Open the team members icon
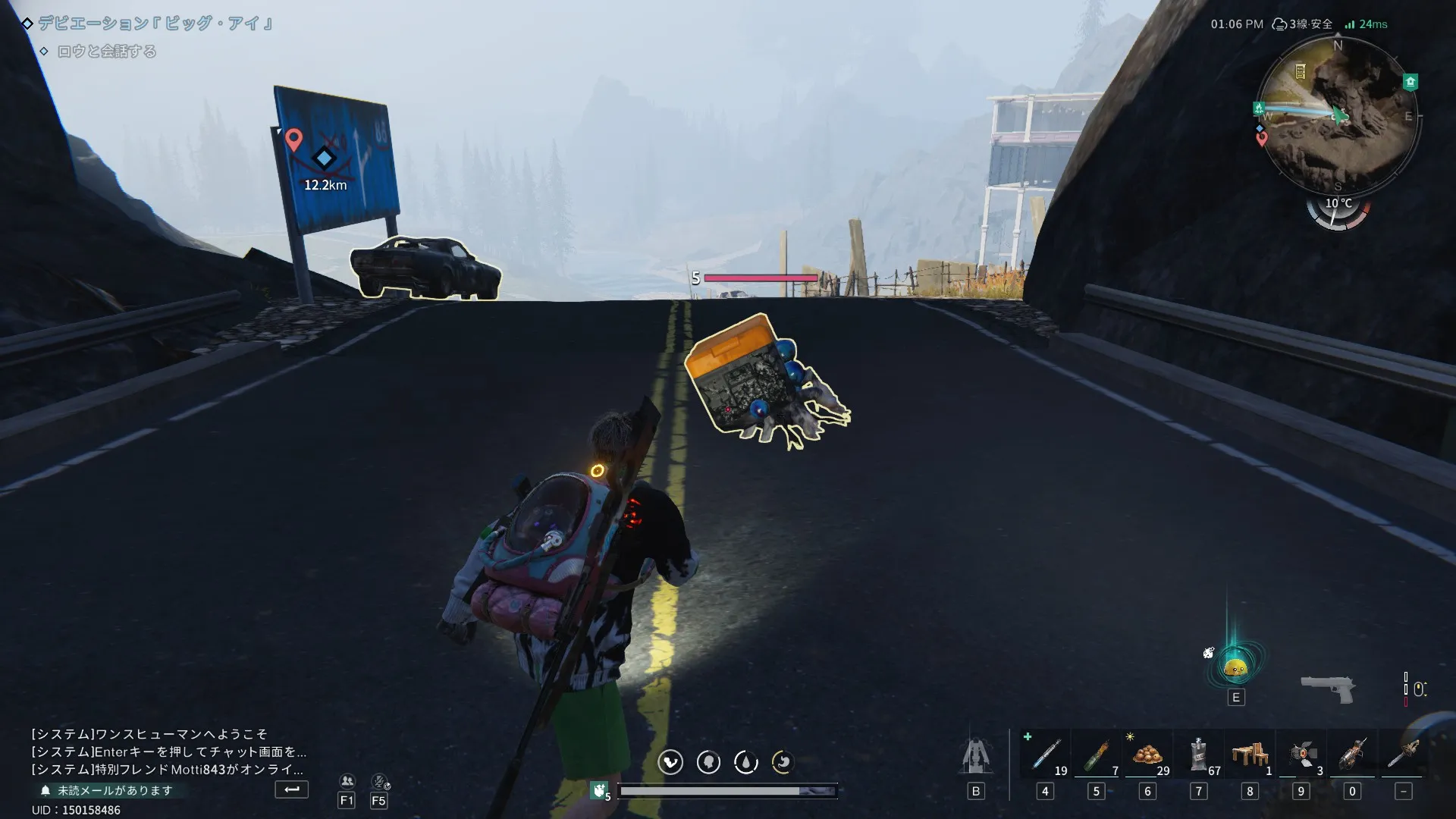 347,781
